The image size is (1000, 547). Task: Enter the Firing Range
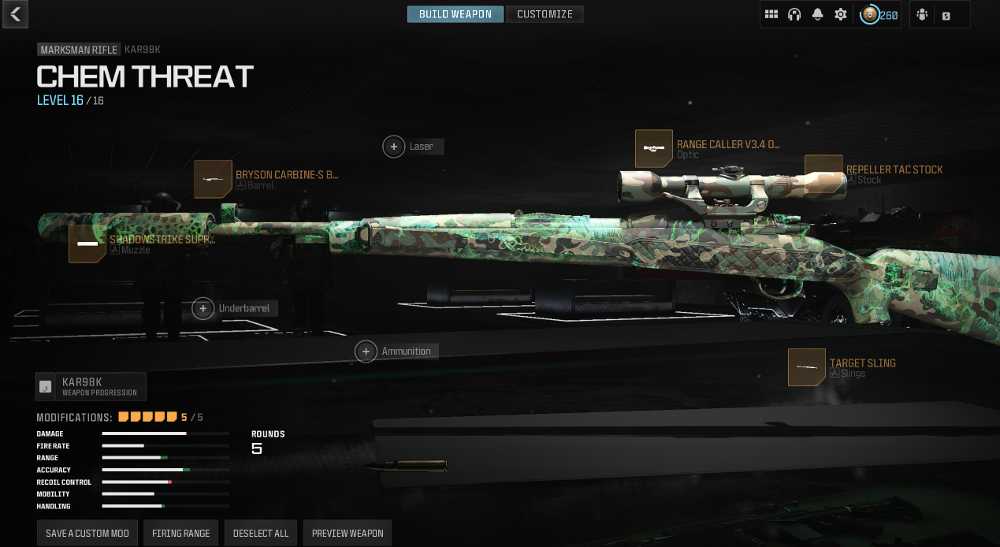(x=181, y=533)
